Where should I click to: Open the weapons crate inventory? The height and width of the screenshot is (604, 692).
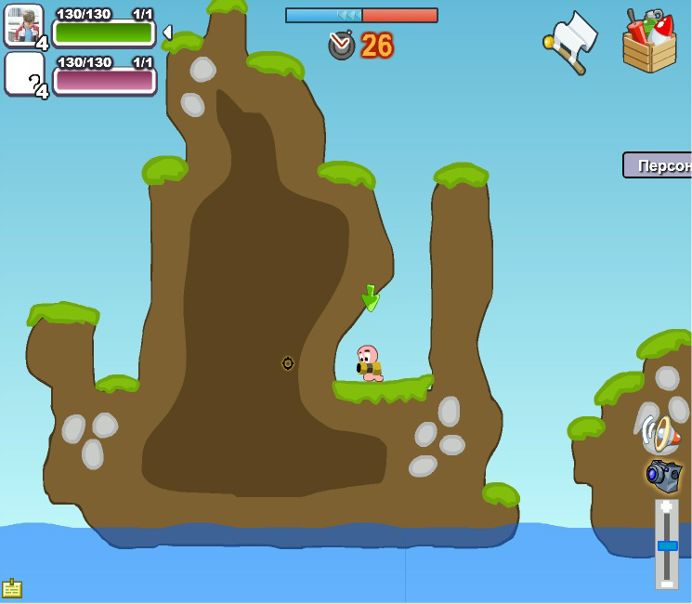tap(649, 42)
